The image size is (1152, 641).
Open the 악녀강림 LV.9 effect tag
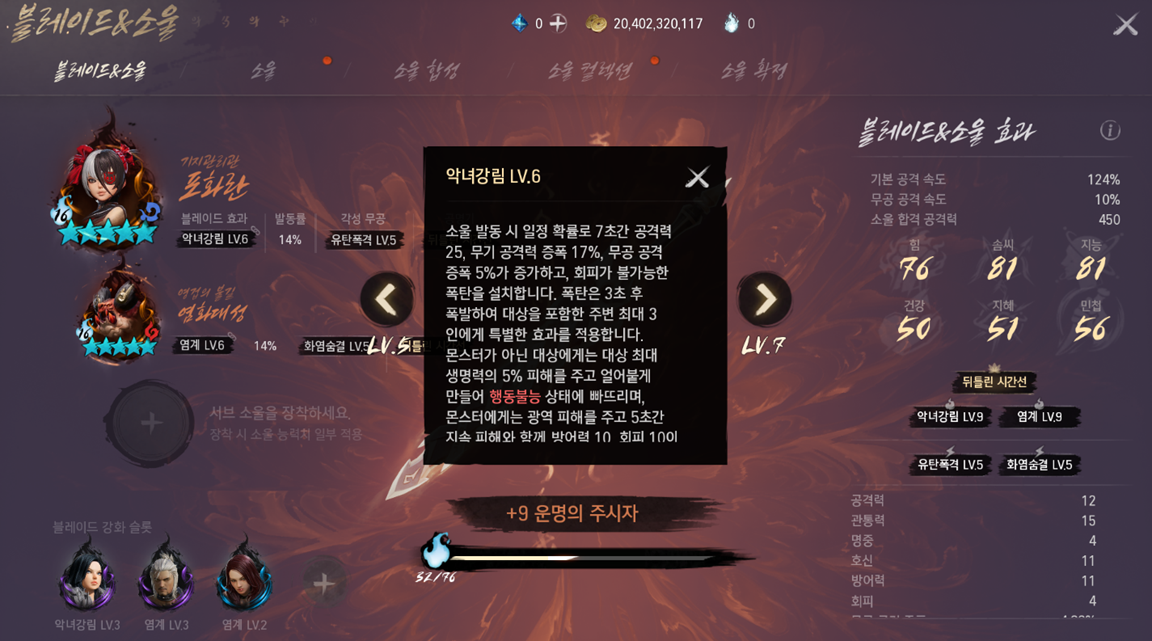coord(950,417)
